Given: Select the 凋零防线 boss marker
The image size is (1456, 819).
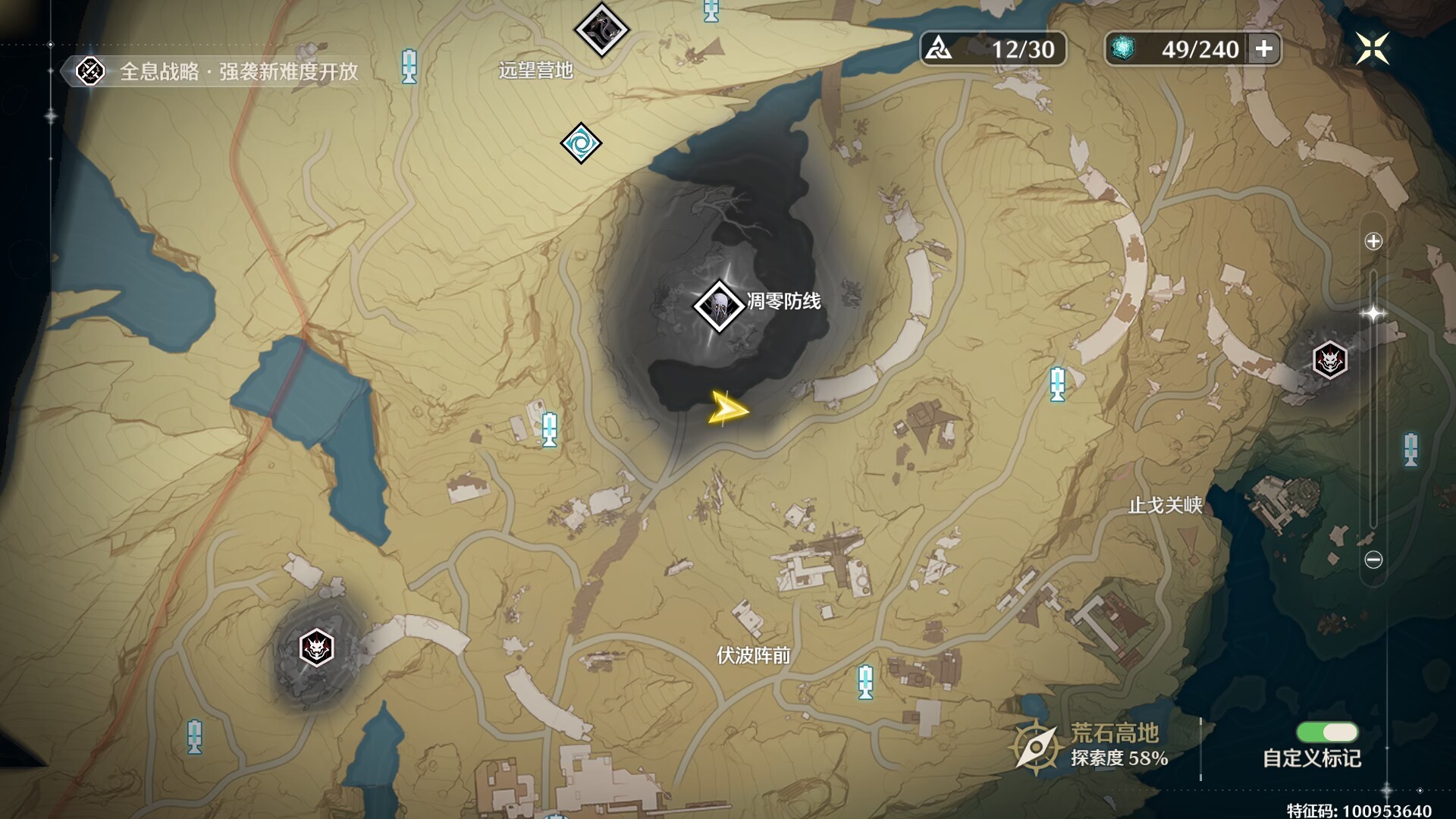Looking at the screenshot, I should coord(718,306).
